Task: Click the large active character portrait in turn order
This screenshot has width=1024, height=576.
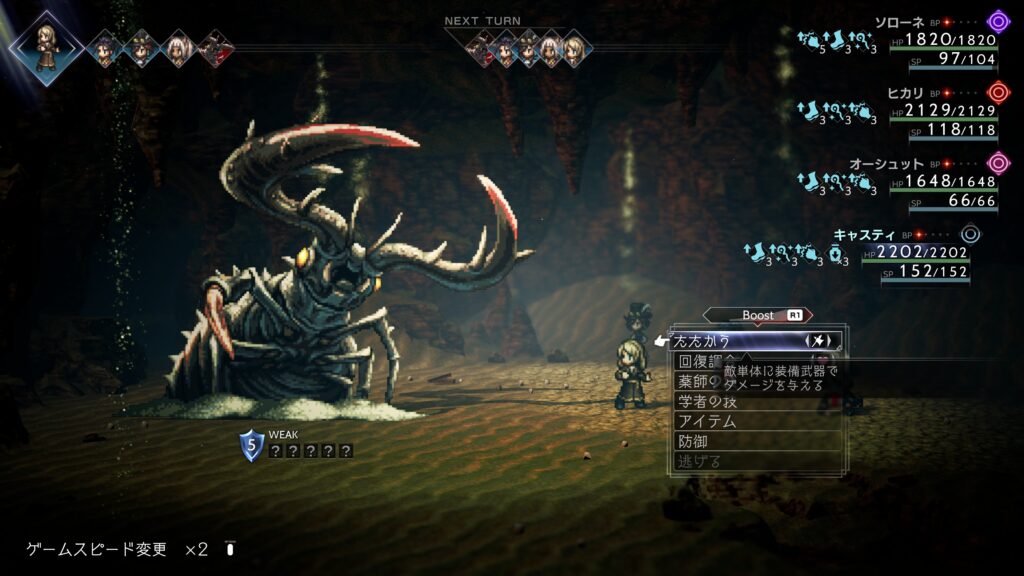Action: click(46, 47)
